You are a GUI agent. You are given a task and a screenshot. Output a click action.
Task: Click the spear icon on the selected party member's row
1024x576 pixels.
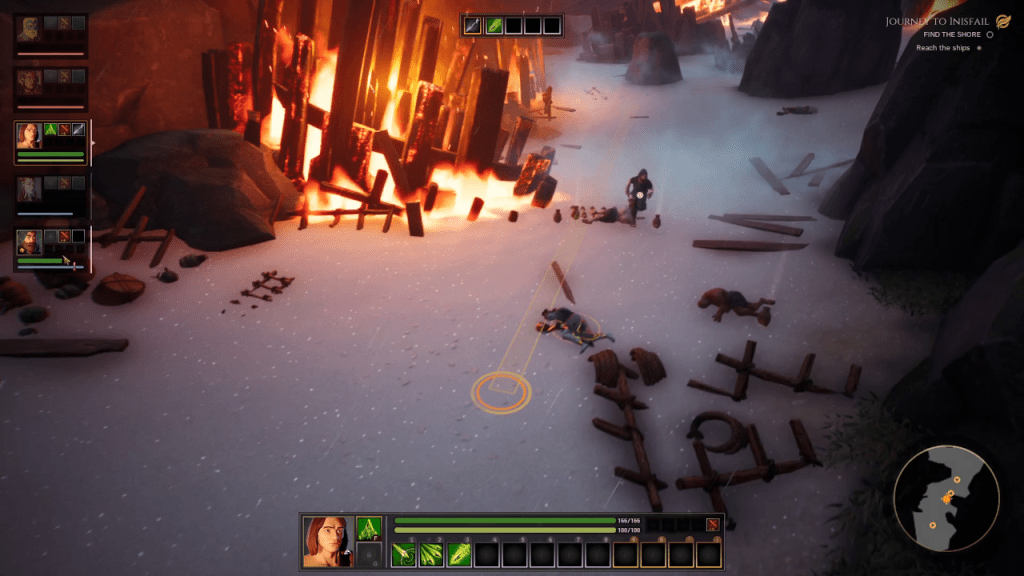(x=79, y=129)
